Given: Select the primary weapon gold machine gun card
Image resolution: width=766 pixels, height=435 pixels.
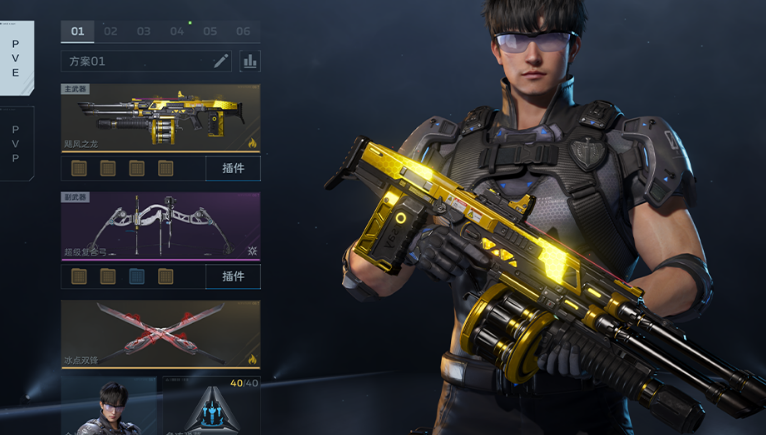Looking at the screenshot, I should tap(160, 117).
